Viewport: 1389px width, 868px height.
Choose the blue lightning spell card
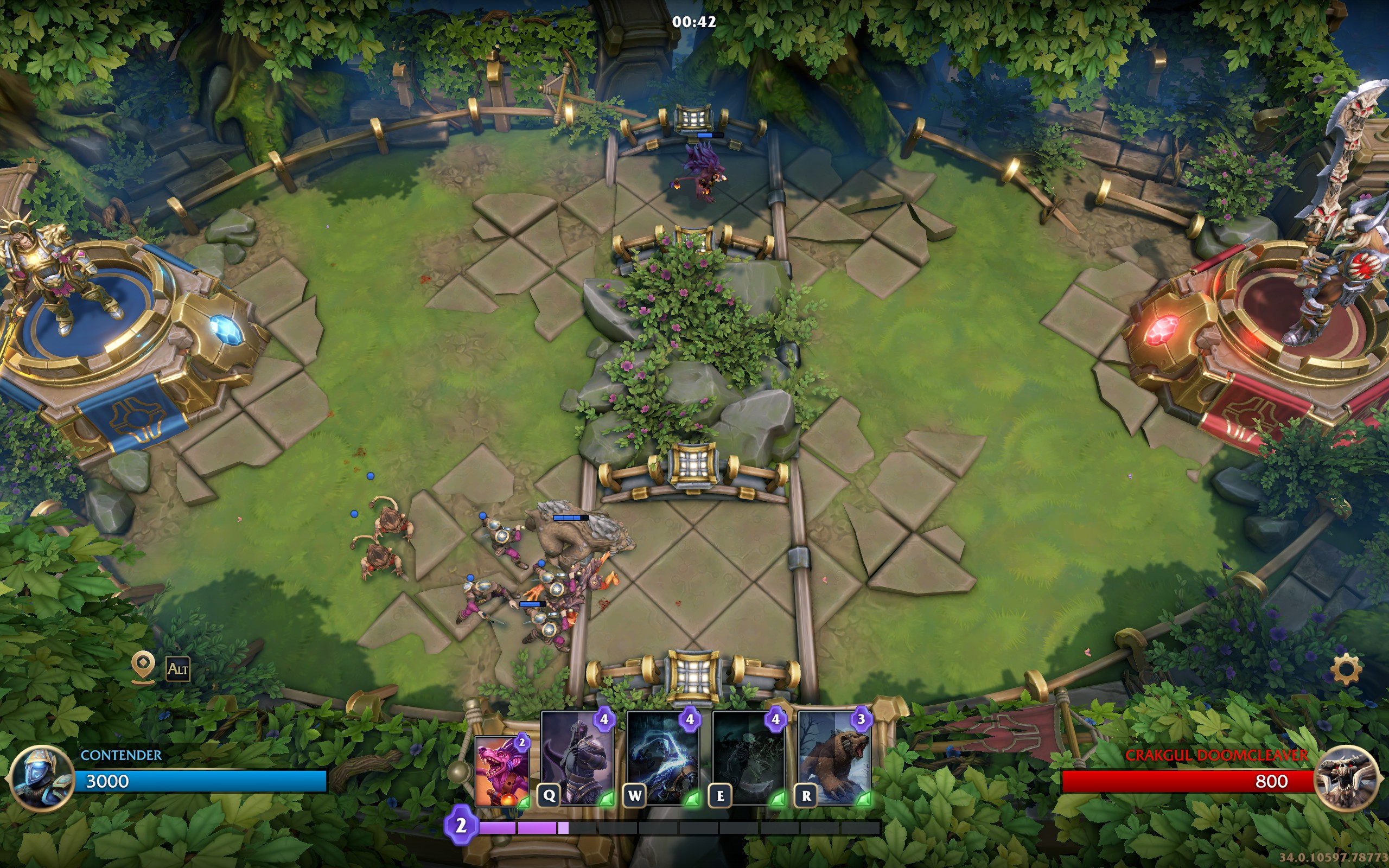(x=662, y=757)
